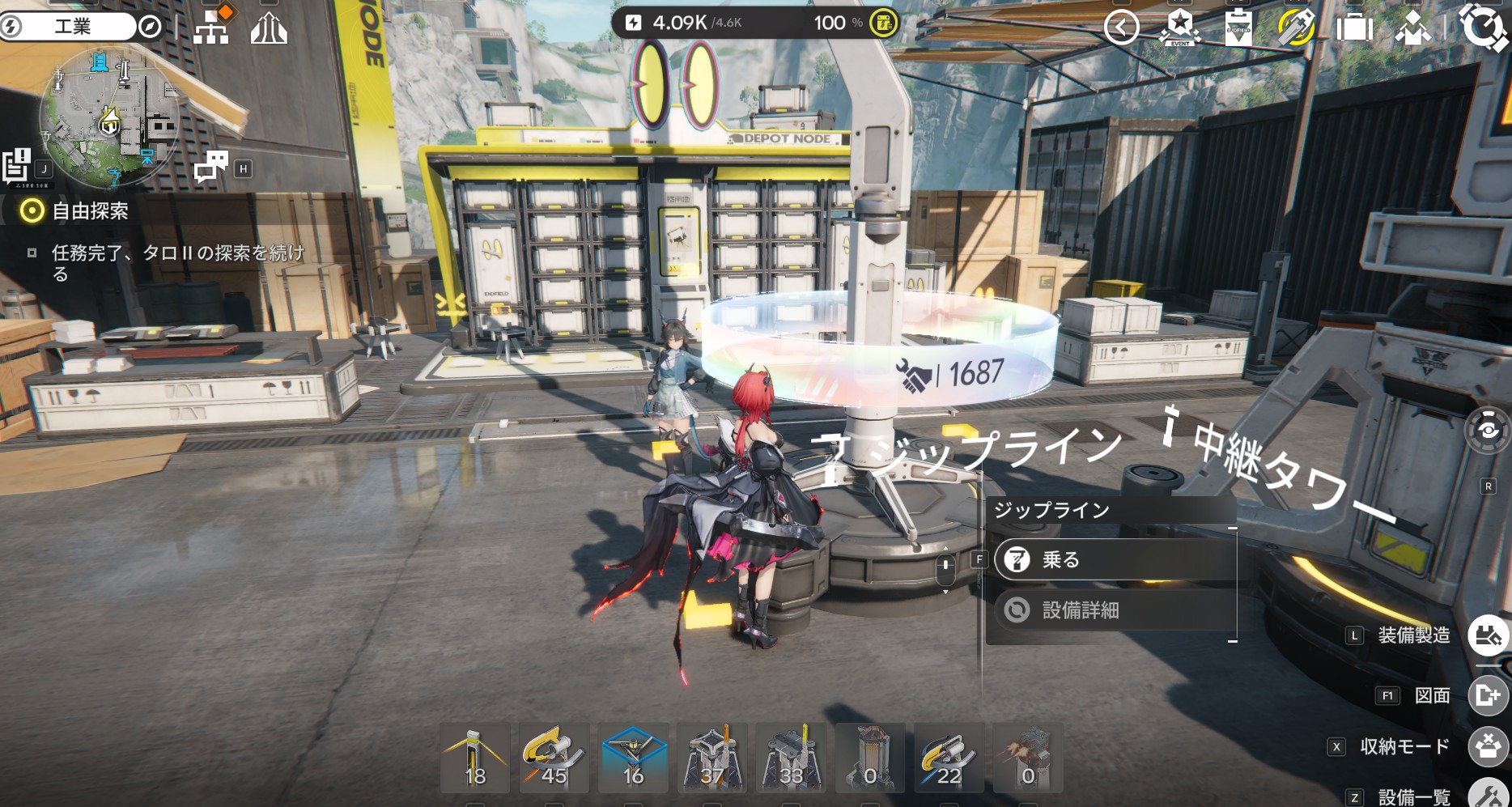
Task: Activate 収納モード storage mode button
Action: [x=1488, y=746]
